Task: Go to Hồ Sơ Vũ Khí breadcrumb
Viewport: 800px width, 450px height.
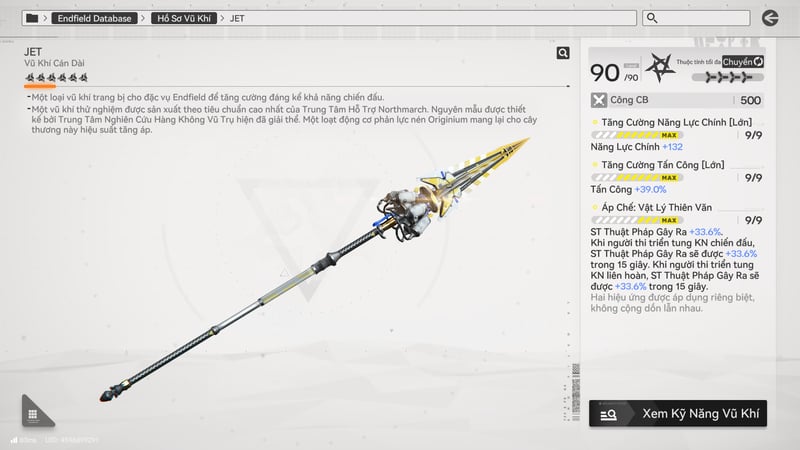Action: 184,18
